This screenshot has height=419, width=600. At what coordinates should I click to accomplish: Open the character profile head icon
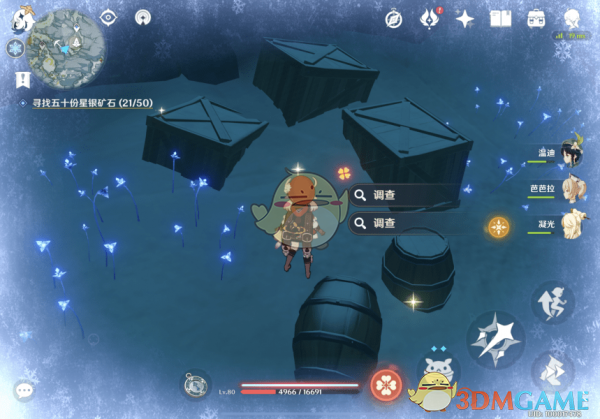(572, 18)
